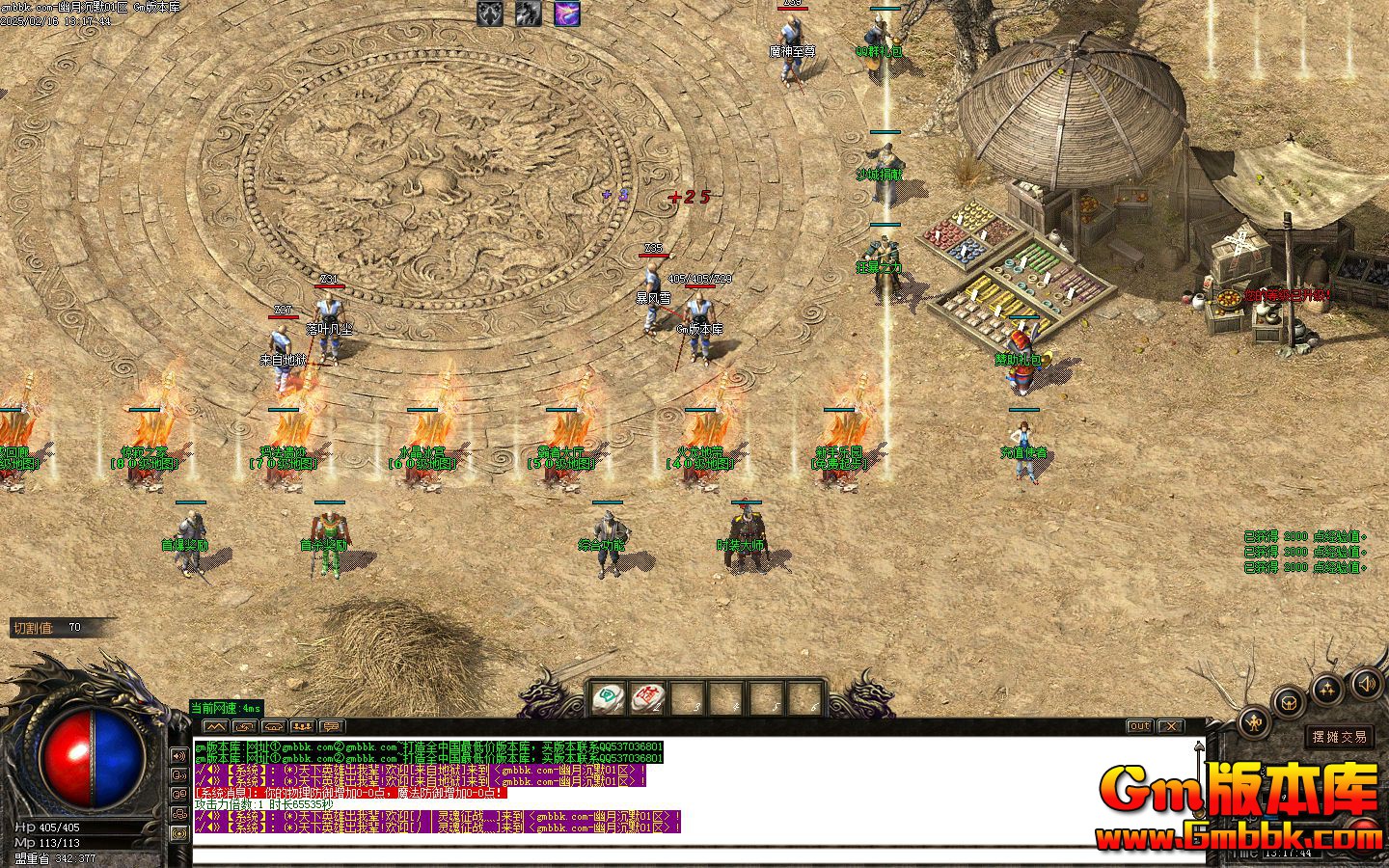Toggle game sound with the speaker icon bottom right
This screenshot has width=1389, height=868.
coord(1366,686)
